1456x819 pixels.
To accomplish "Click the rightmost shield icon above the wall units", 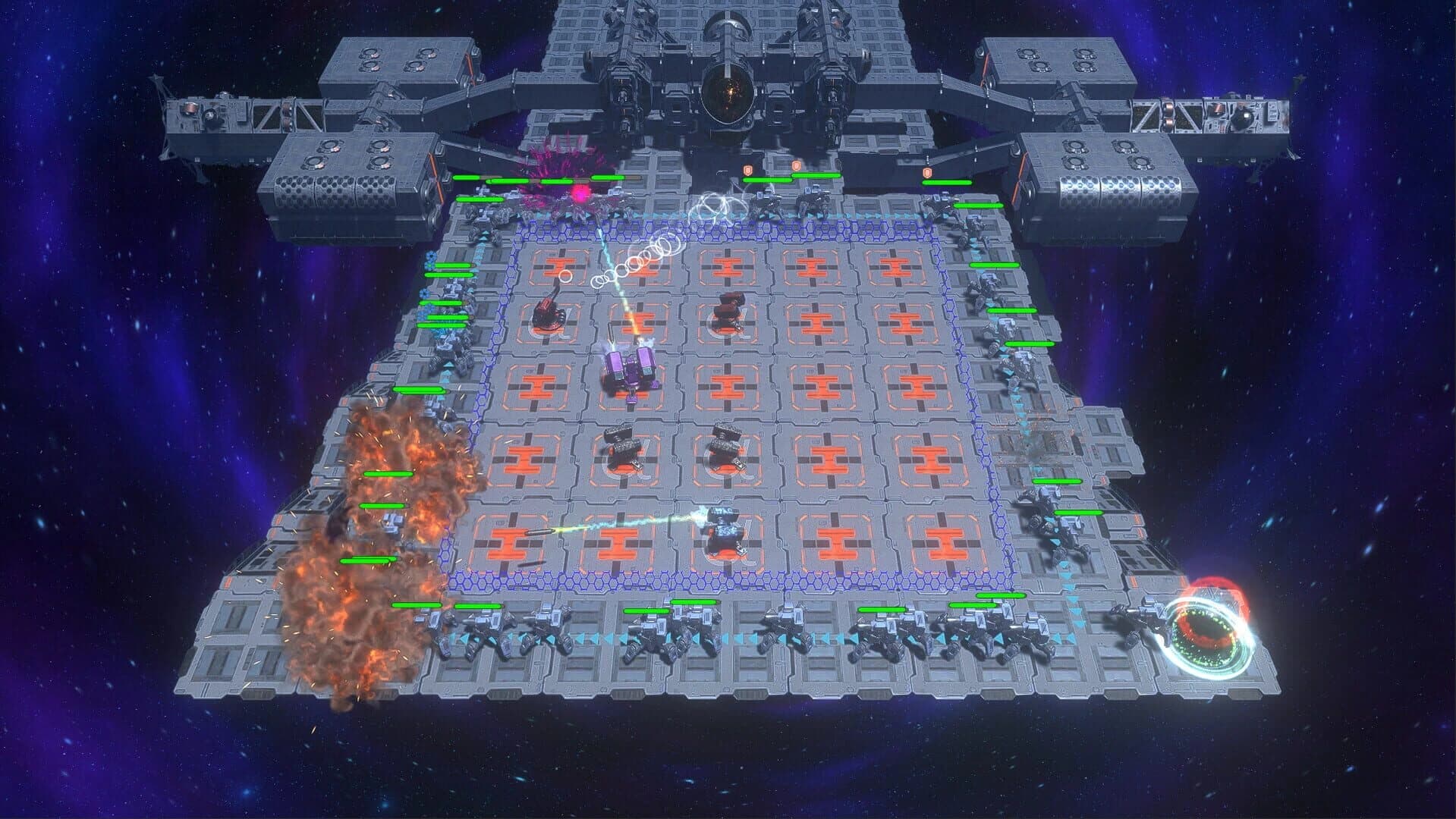I will click(927, 173).
